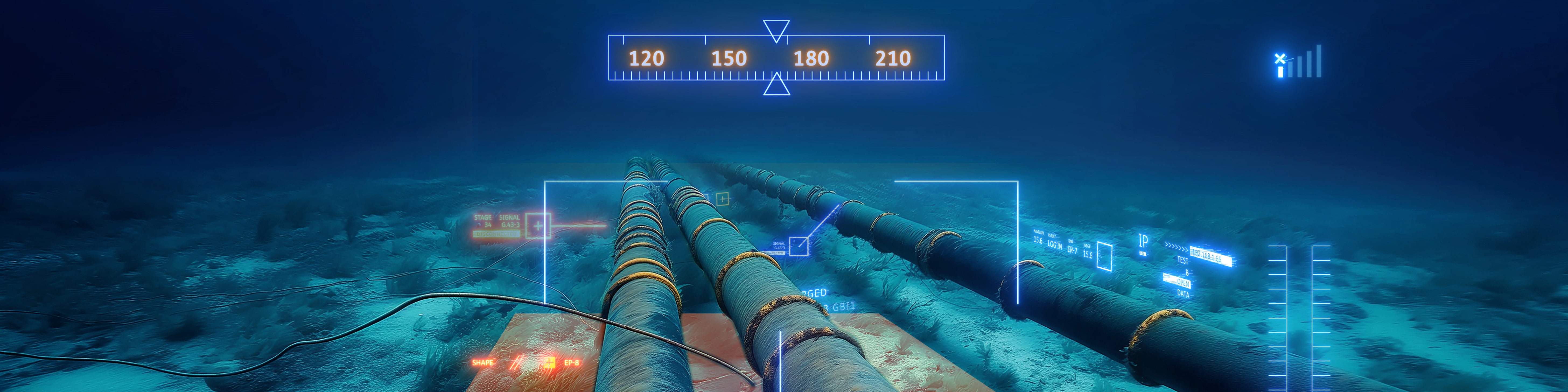Choose the LOG IN option
This screenshot has width=1568, height=392.
[1055, 245]
